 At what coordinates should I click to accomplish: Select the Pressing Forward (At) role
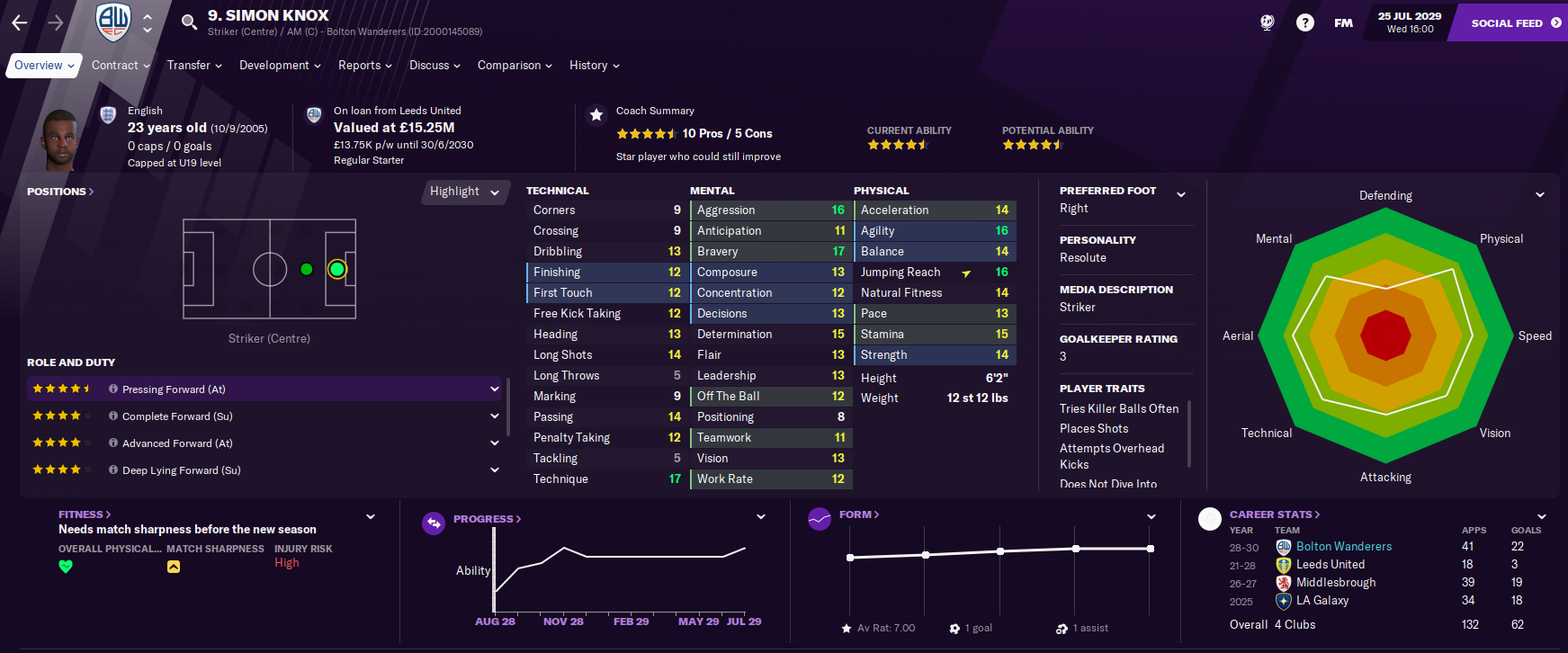(x=174, y=389)
